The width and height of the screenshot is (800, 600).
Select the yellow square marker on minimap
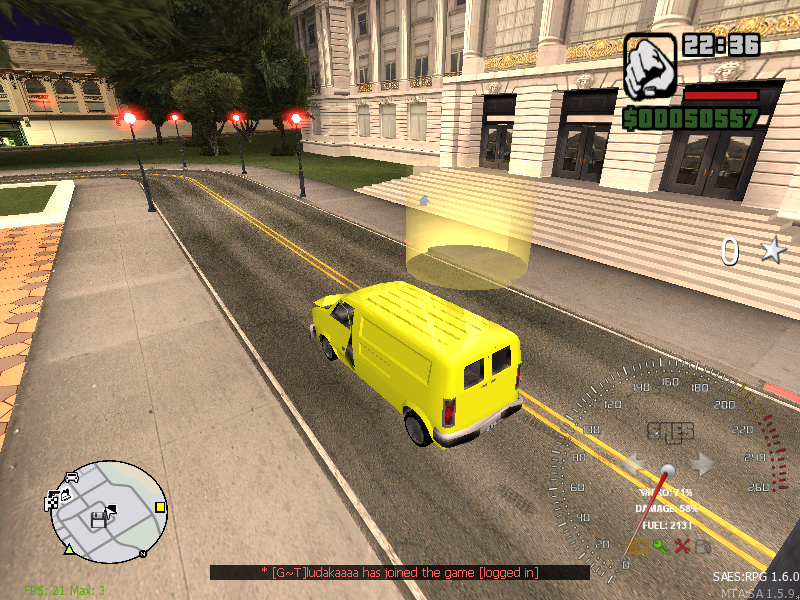tap(160, 507)
